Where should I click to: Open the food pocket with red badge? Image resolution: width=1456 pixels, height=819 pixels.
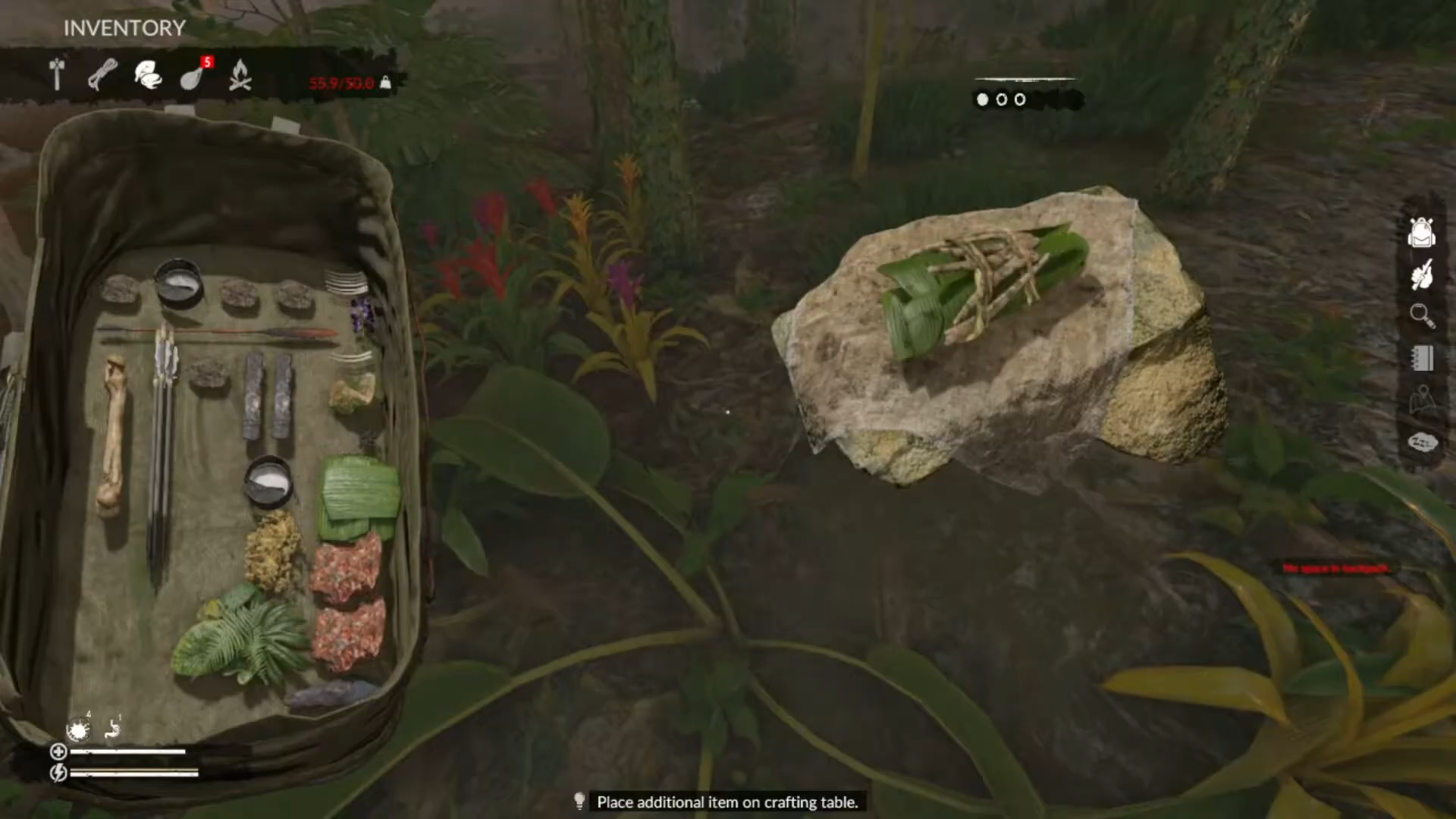[193, 76]
